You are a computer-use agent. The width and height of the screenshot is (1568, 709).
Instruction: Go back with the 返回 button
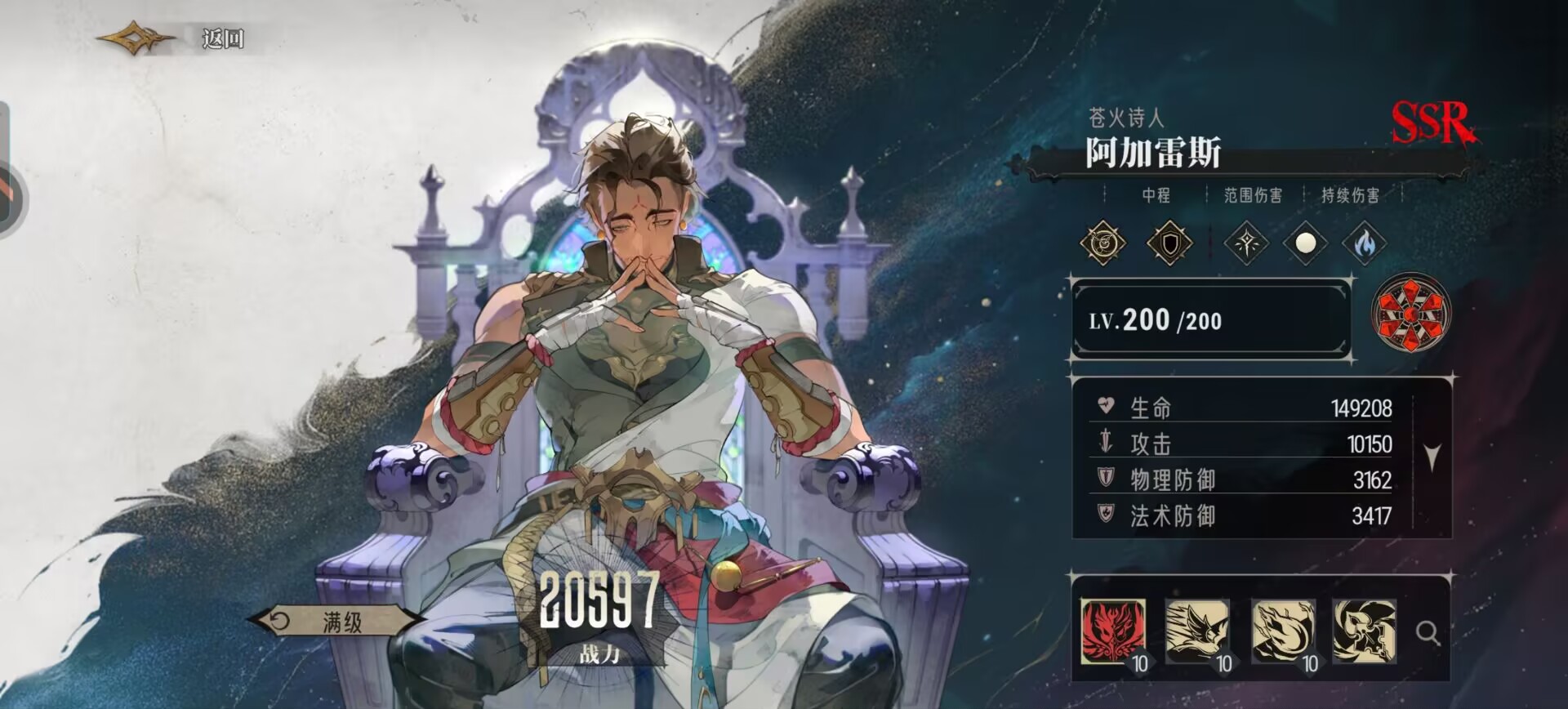(x=220, y=38)
